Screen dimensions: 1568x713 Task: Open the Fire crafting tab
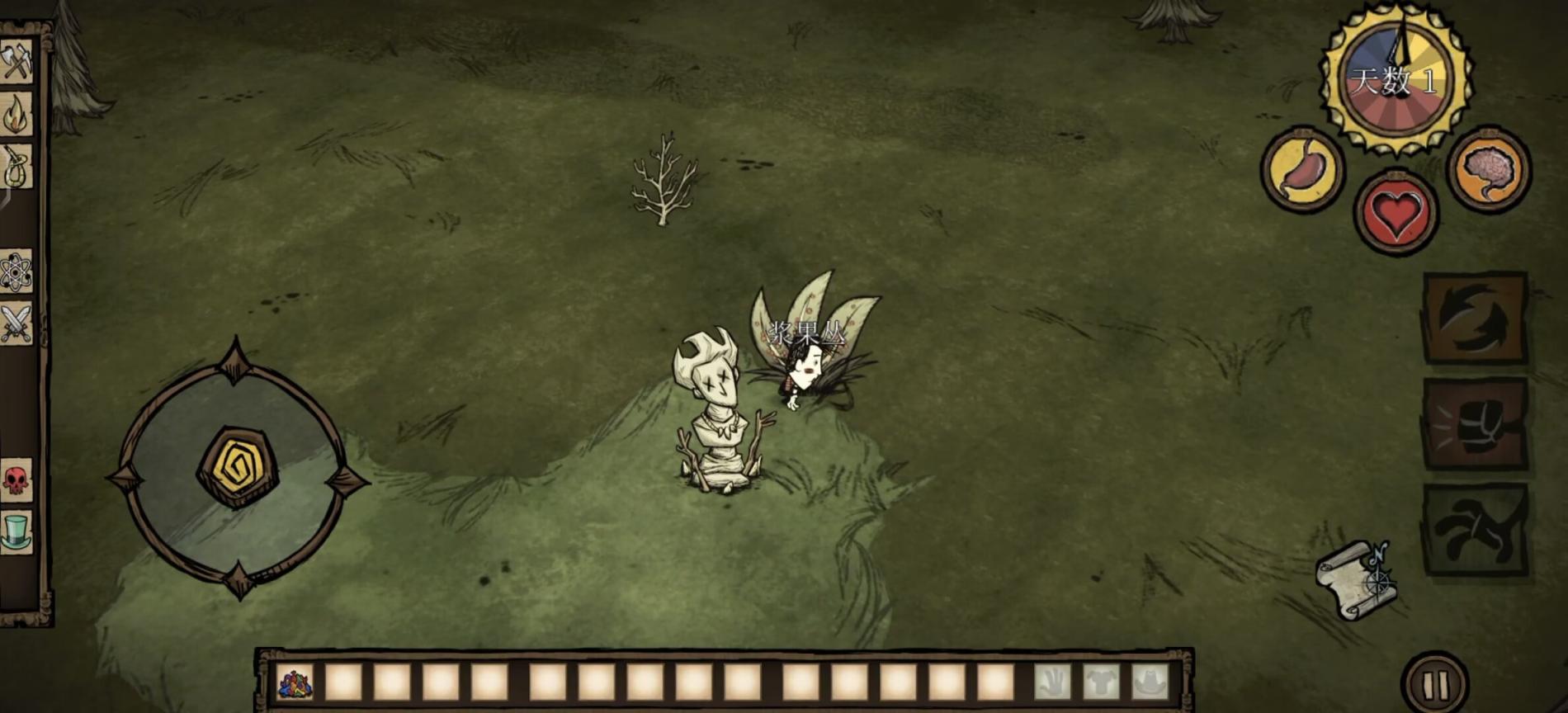click(x=16, y=114)
